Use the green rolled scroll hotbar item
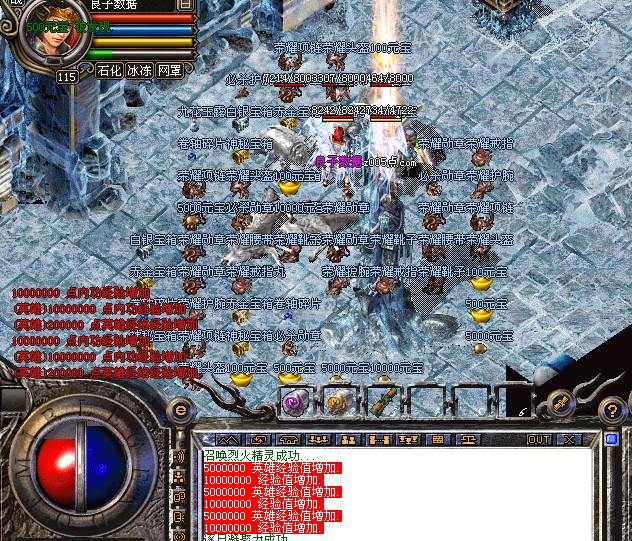The height and width of the screenshot is (541, 632). click(x=381, y=403)
